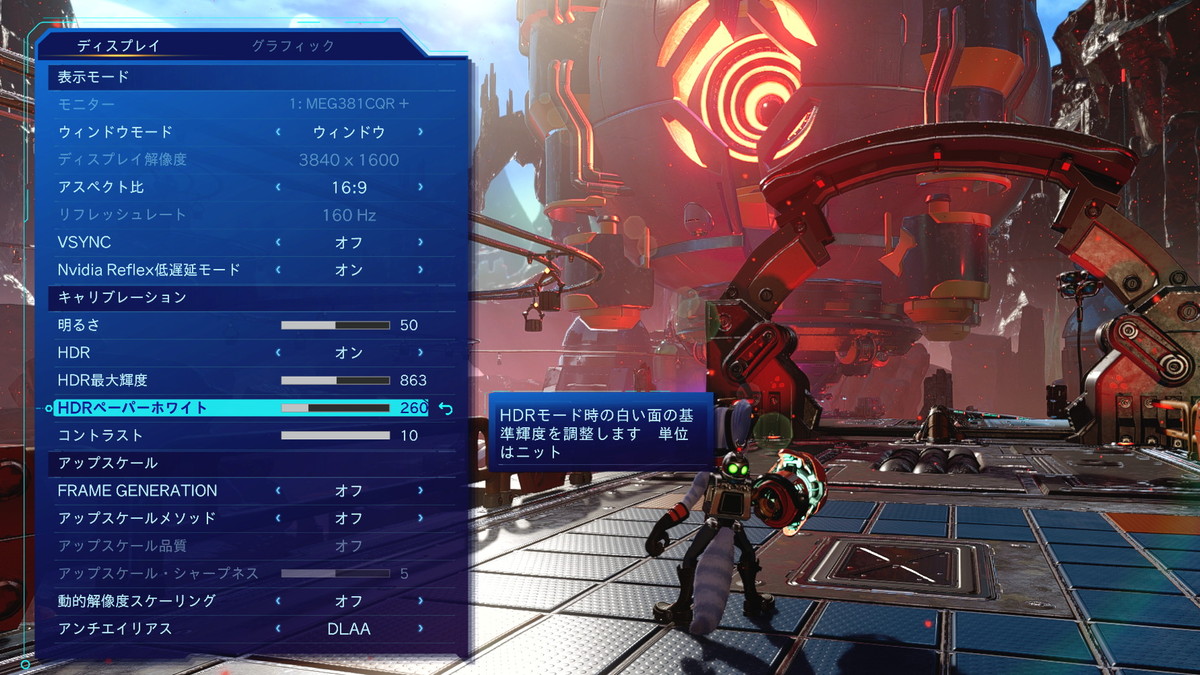Change 動的解像度スケーリング with right arrow
1200x675 pixels.
point(420,601)
